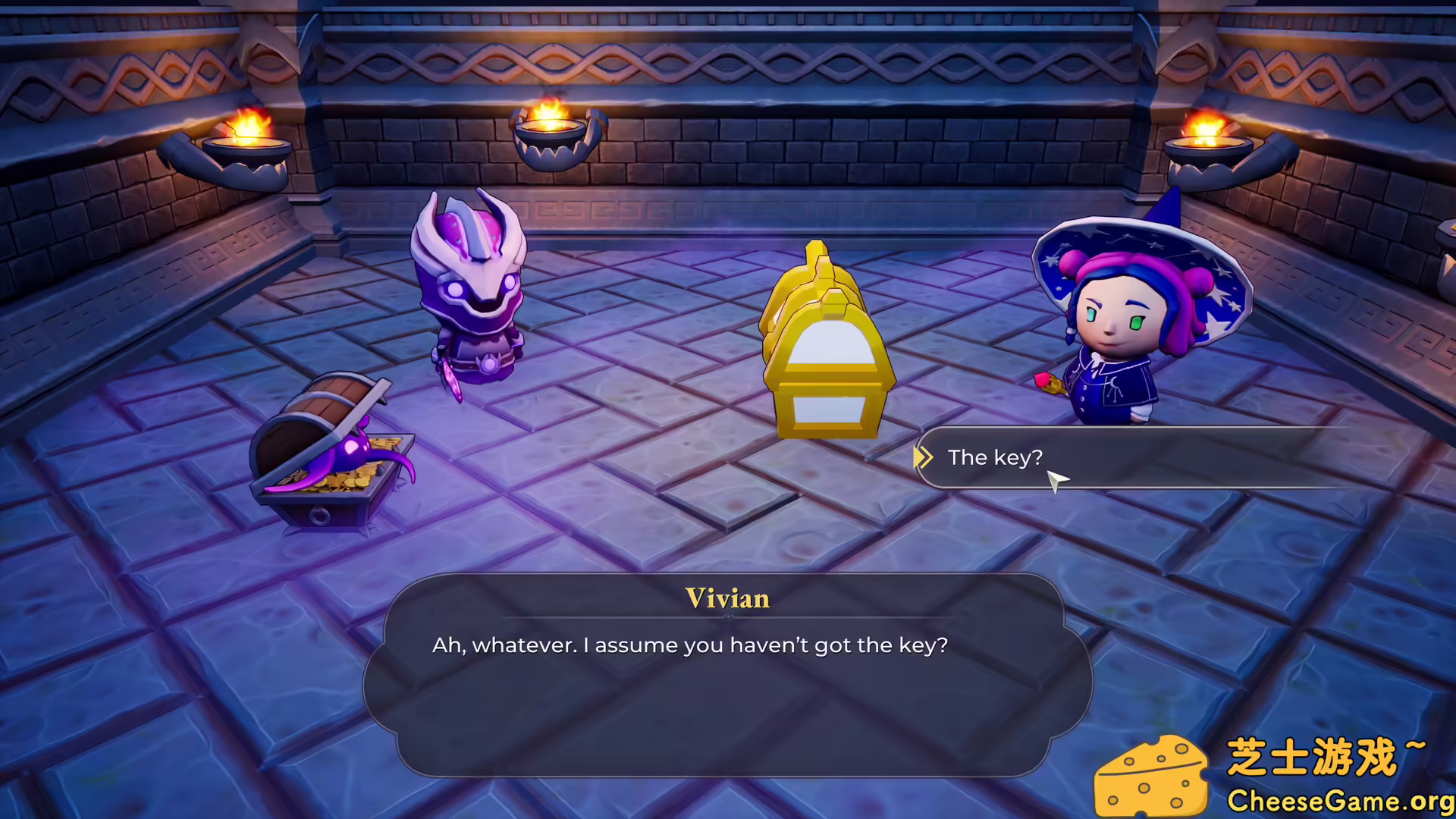Select the masked purple enemy character
The width and height of the screenshot is (1456, 819).
coord(470,296)
